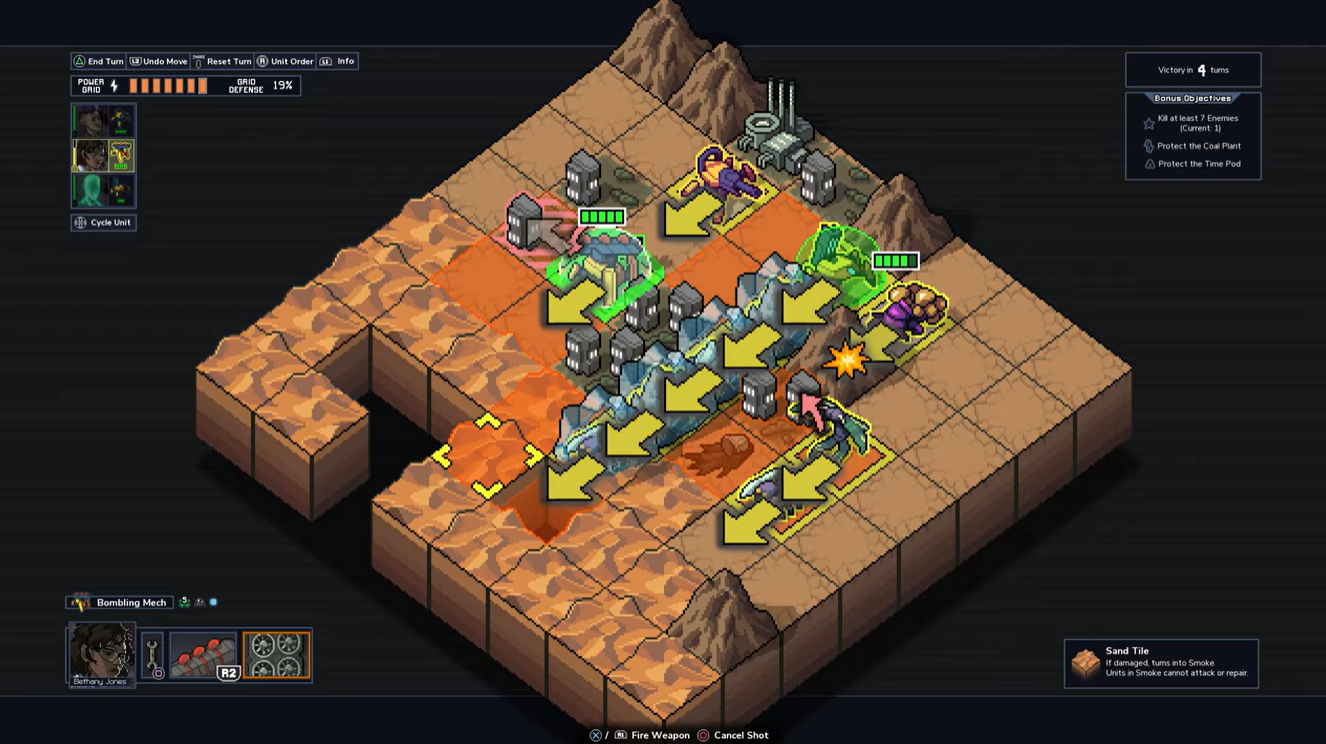1326x744 pixels.
Task: Click the Cycle Unit button
Action: click(104, 222)
